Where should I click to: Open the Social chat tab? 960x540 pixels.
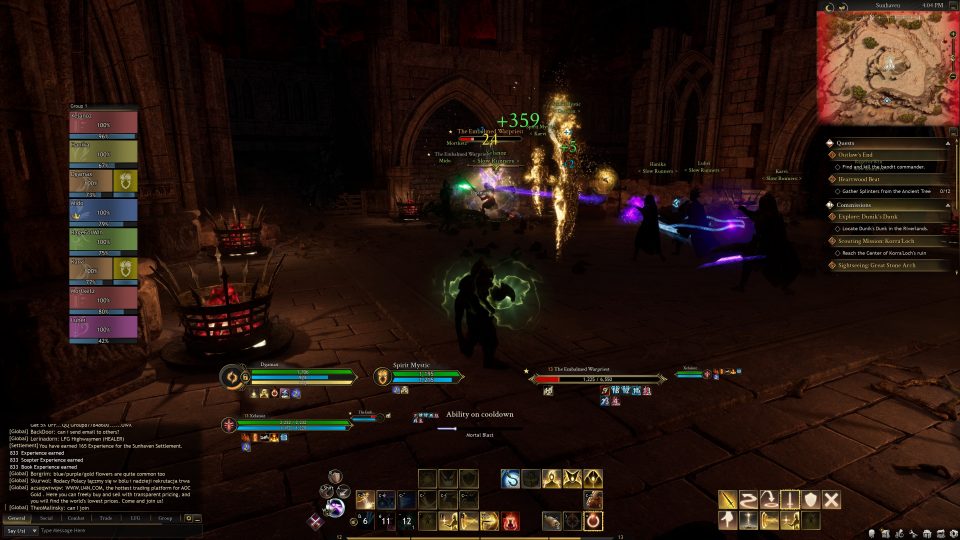pos(46,518)
